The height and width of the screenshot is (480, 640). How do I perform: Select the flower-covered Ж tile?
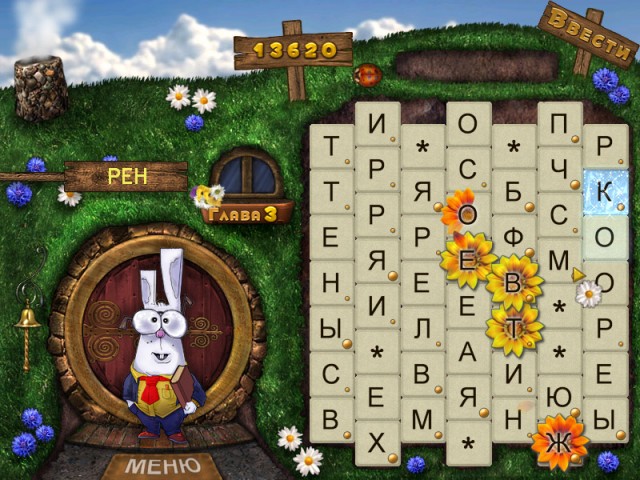click(559, 441)
